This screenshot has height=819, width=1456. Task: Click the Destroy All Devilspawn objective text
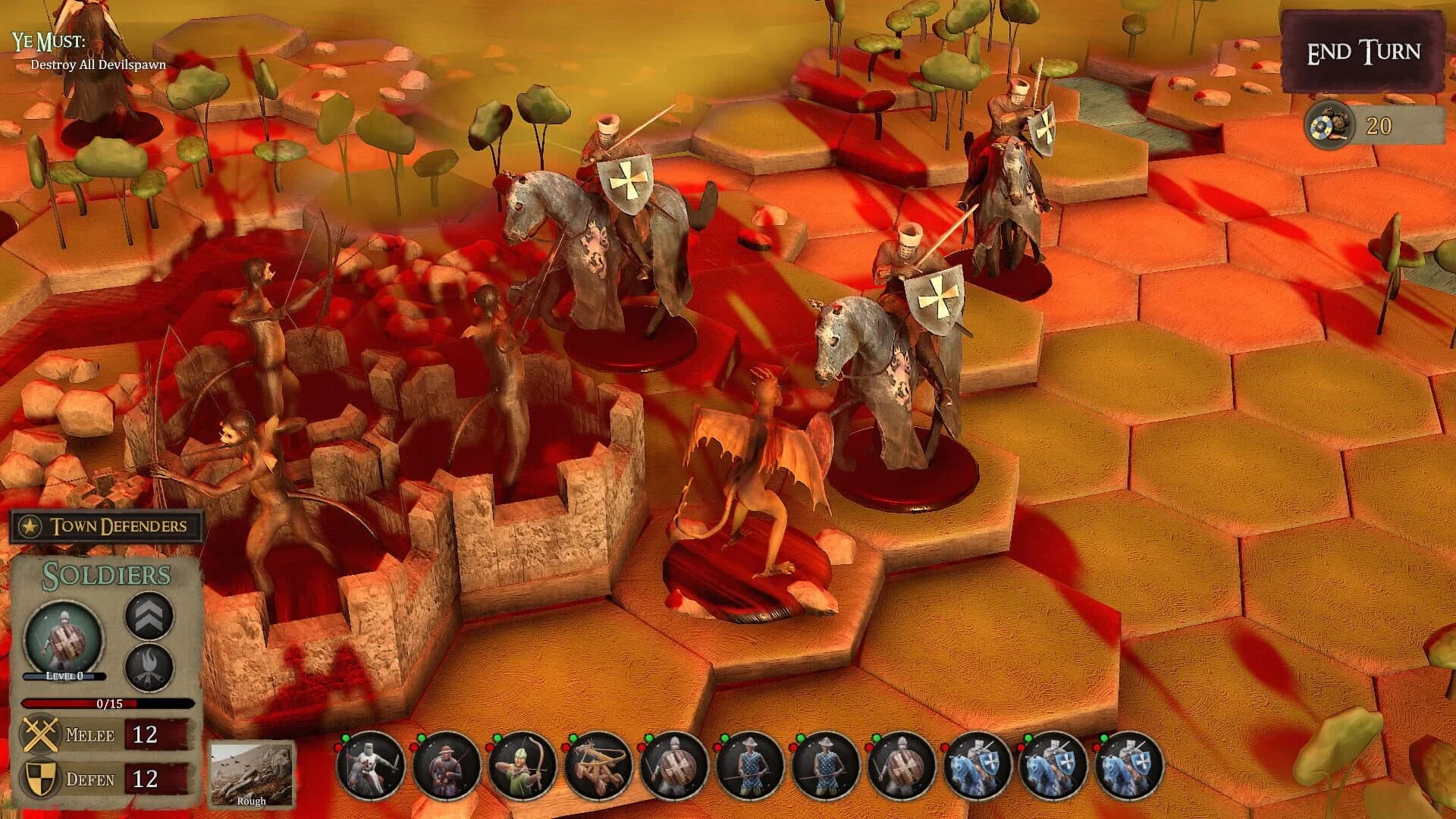point(97,67)
